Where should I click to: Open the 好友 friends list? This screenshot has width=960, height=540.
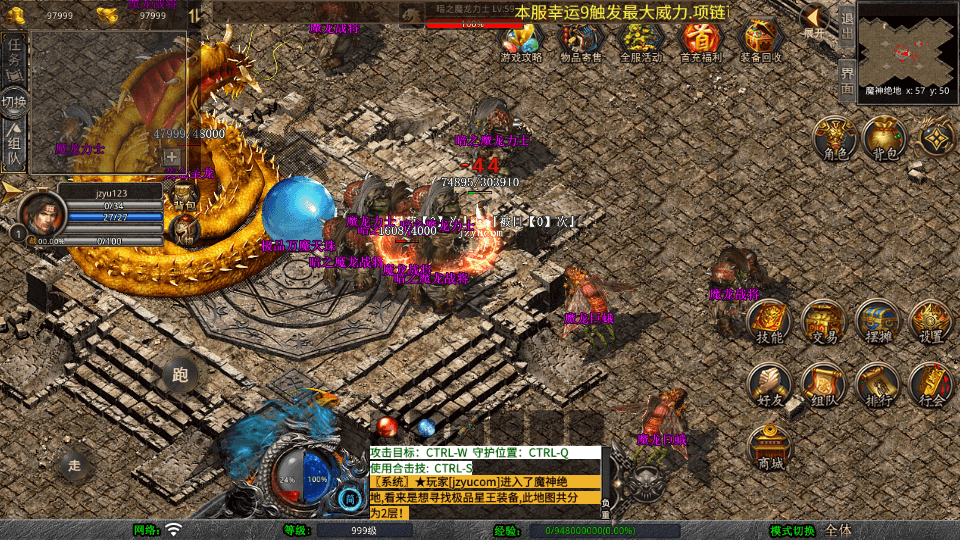tap(769, 383)
